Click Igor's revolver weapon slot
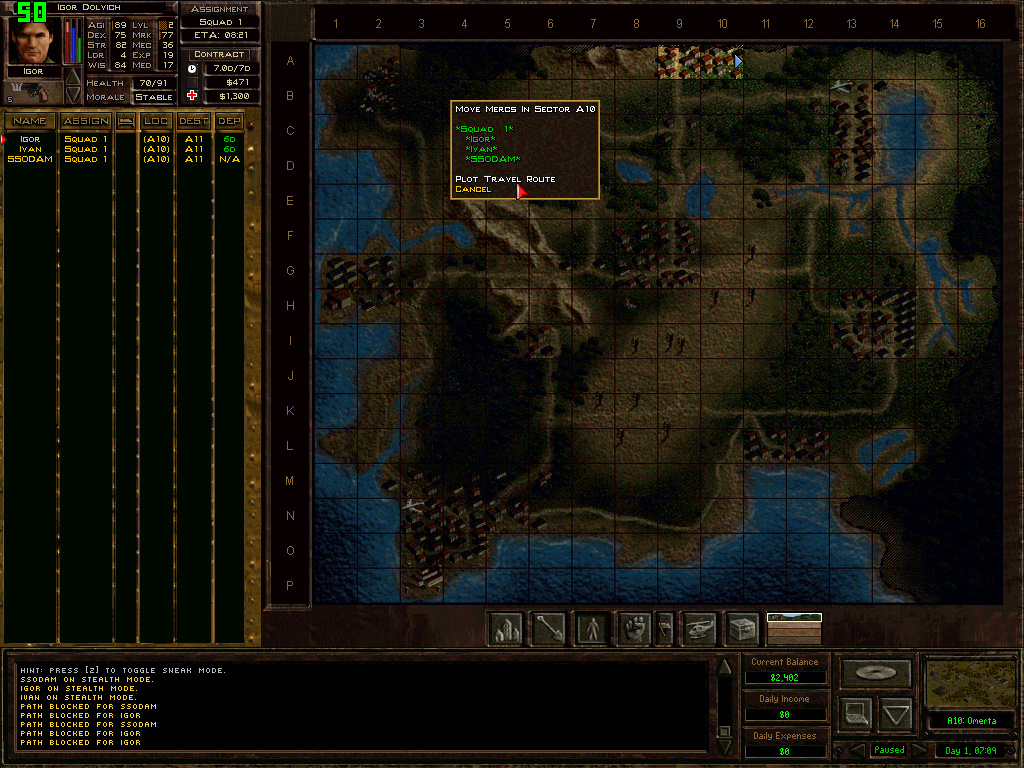This screenshot has width=1024, height=768. point(32,92)
